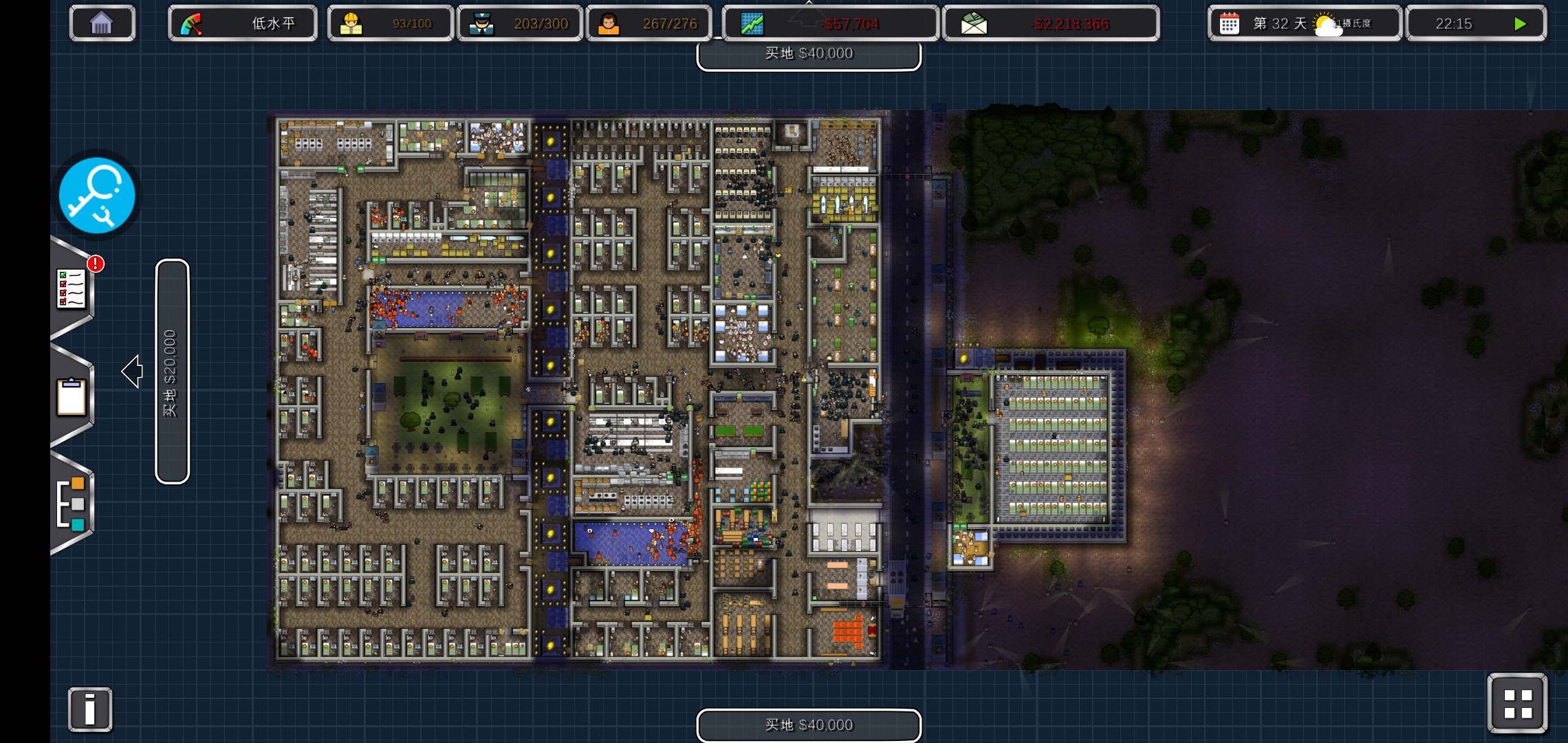Open the prisoner population panel
This screenshot has width=1568, height=743.
[649, 23]
